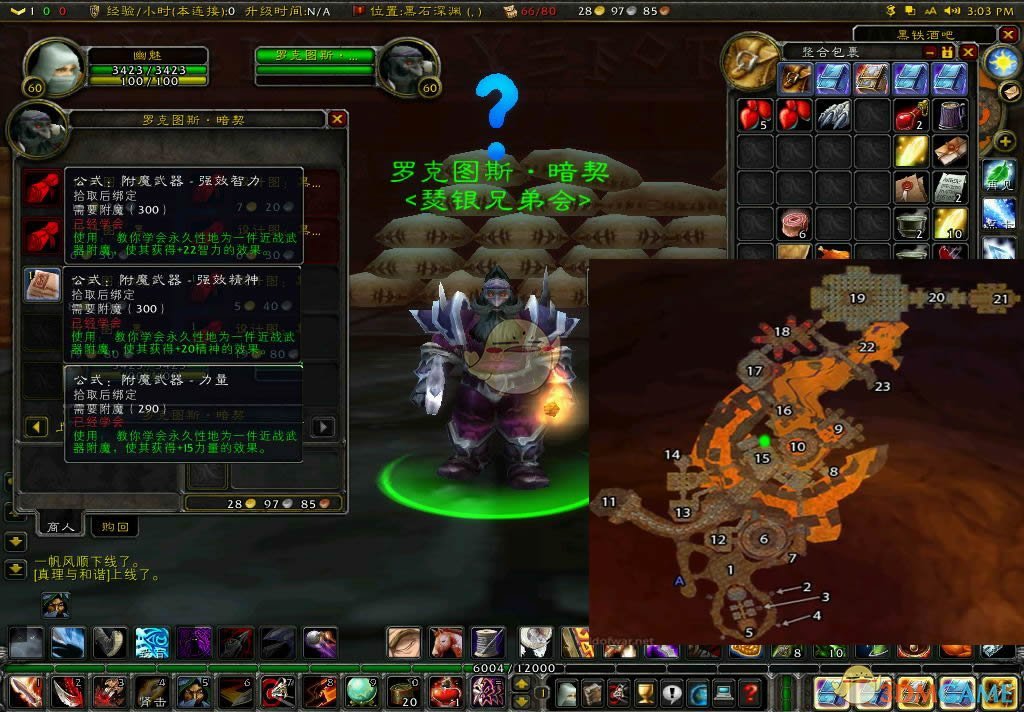Click the target portrait of Lokhtos Darkbargainer
The height and width of the screenshot is (712, 1024).
[408, 68]
